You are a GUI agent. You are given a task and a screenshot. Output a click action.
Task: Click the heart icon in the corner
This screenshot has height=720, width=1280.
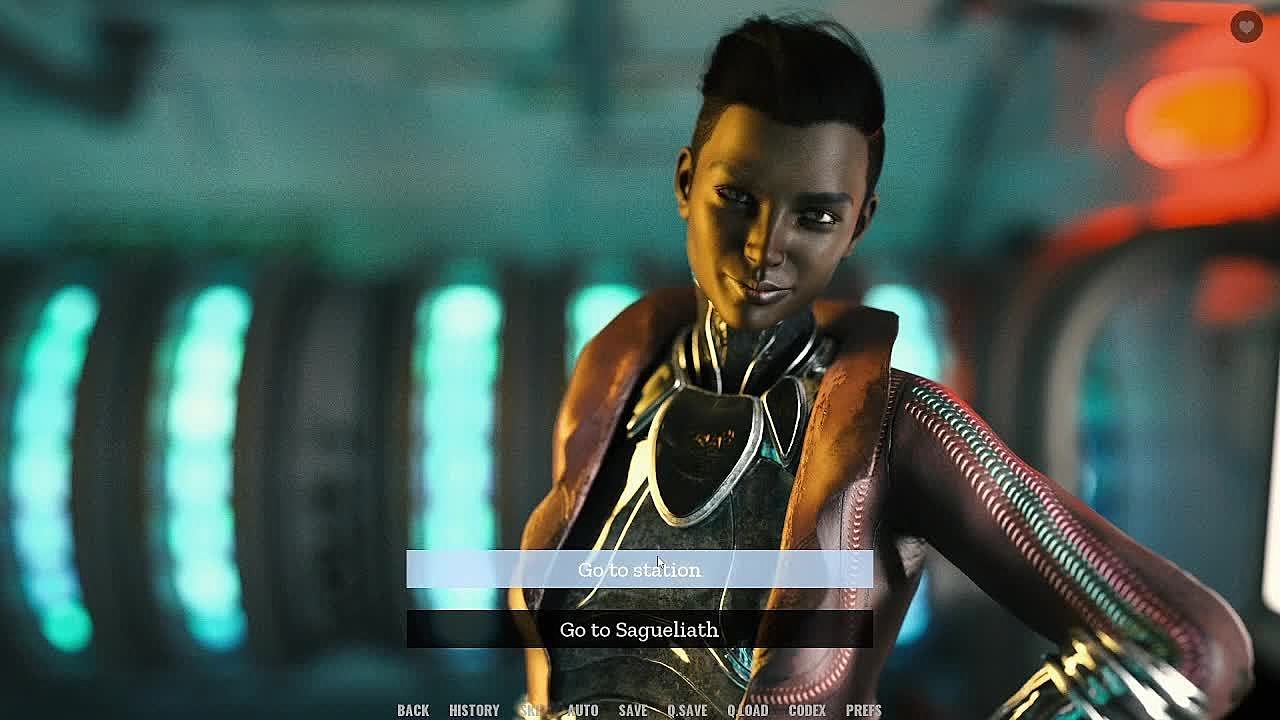point(1246,27)
